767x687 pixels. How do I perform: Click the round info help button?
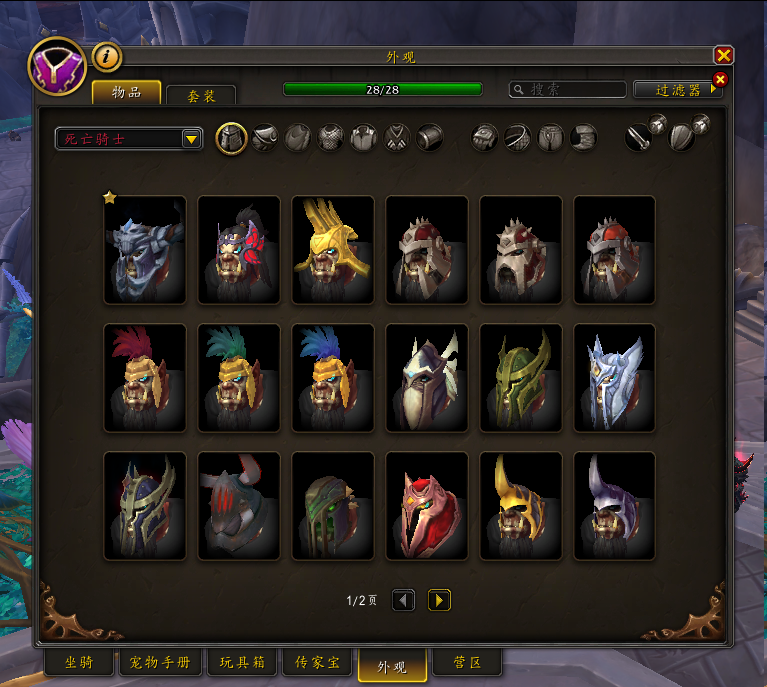click(x=107, y=57)
